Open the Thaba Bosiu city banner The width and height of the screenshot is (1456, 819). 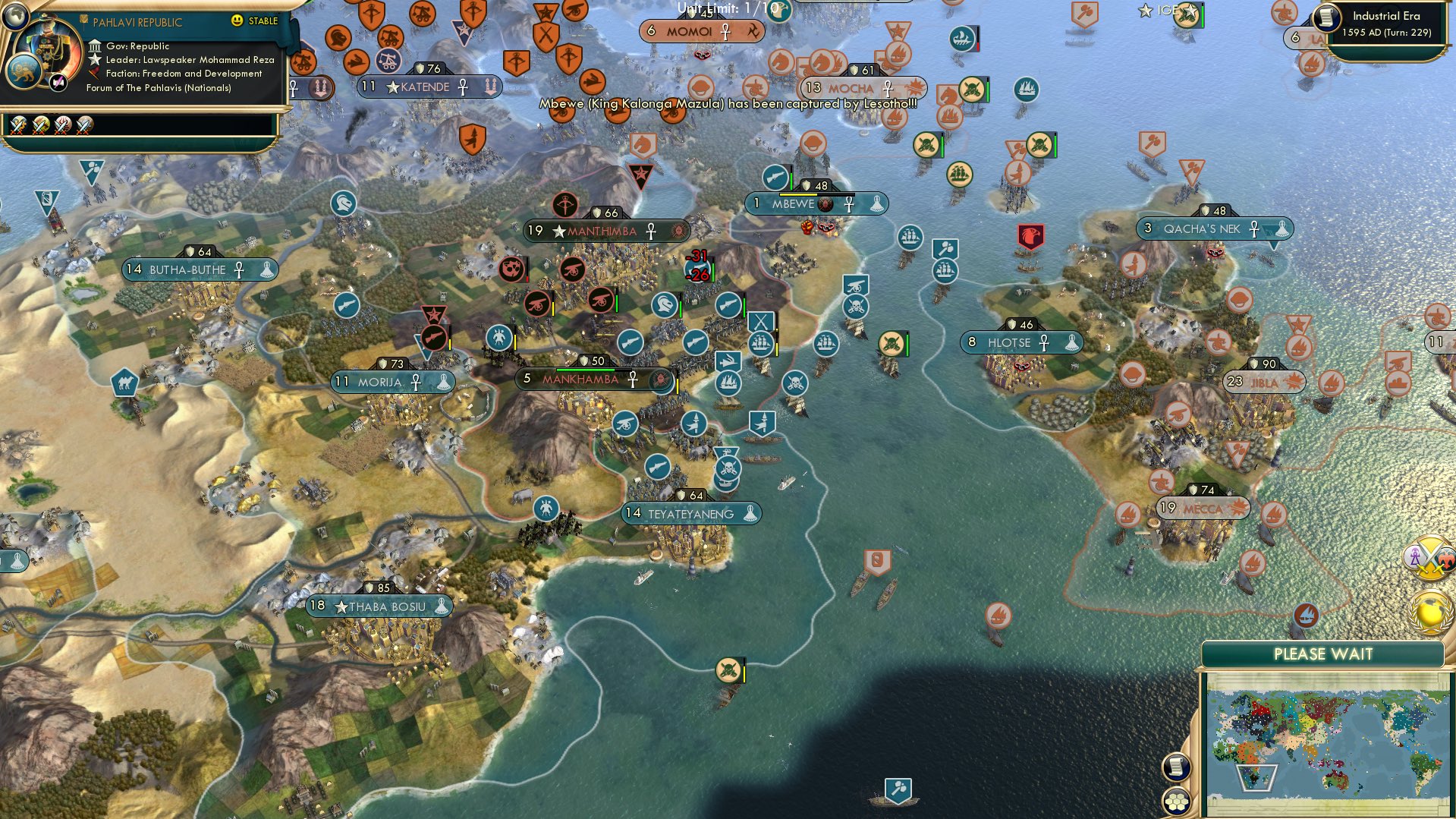tap(379, 606)
